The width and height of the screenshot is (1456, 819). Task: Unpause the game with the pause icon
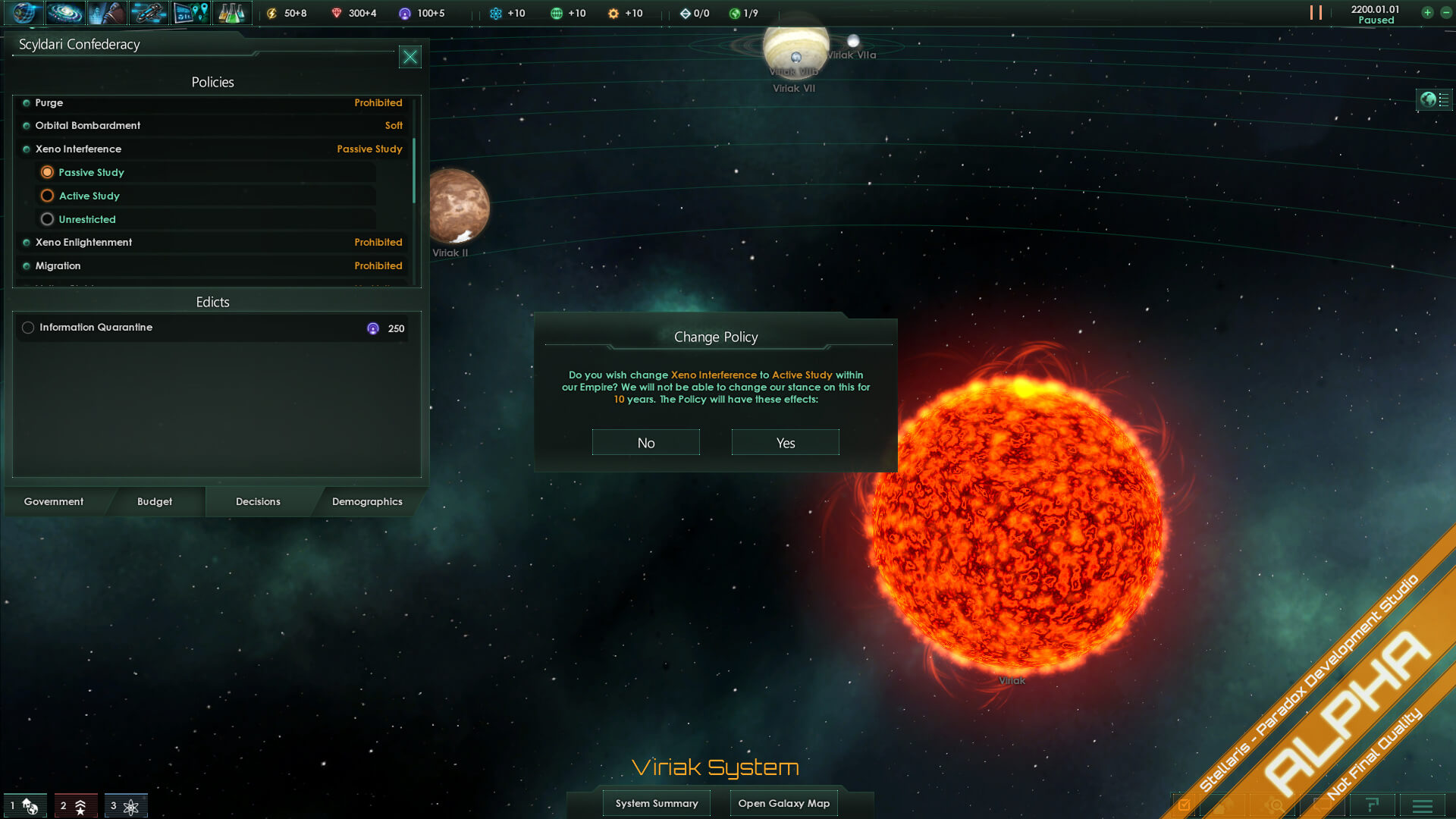(x=1316, y=13)
